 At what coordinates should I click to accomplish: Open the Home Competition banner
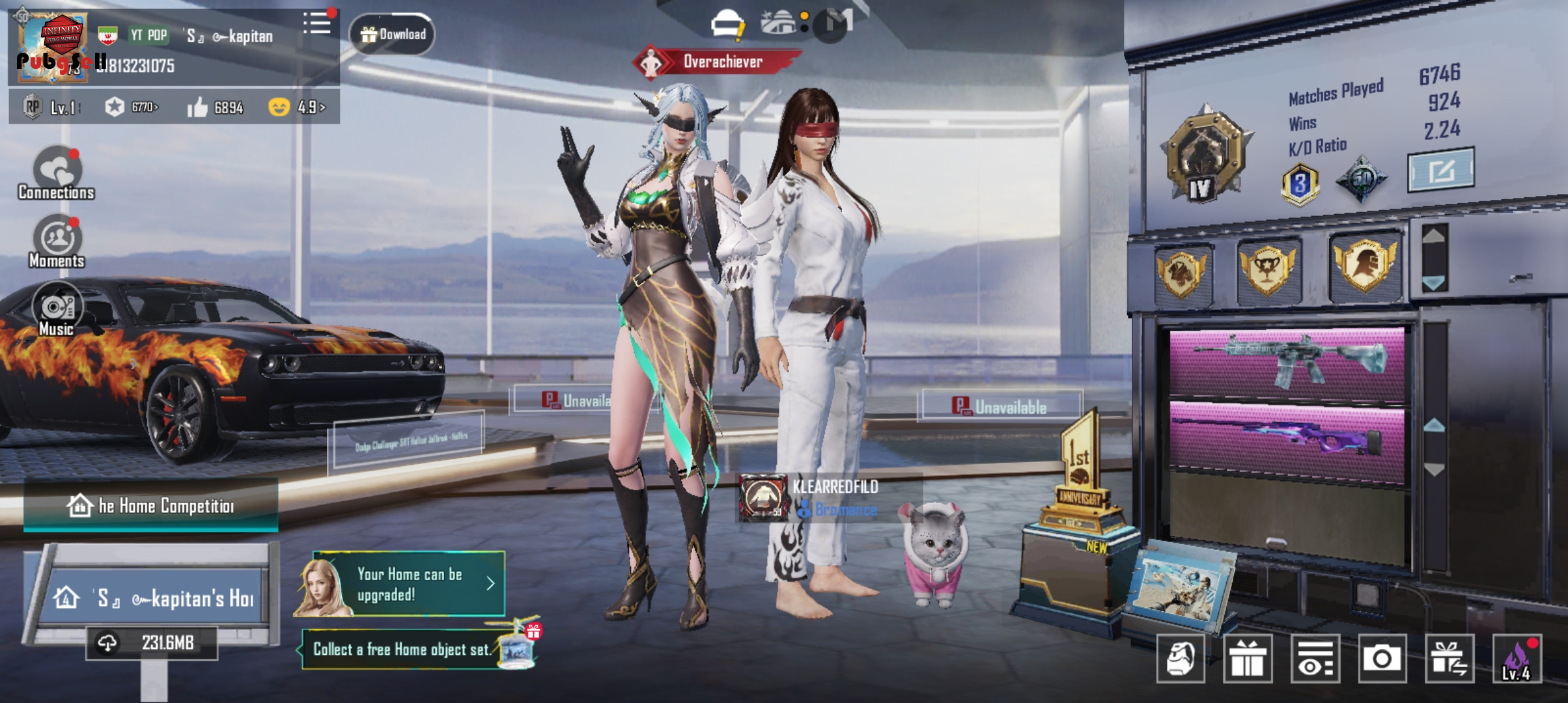151,505
